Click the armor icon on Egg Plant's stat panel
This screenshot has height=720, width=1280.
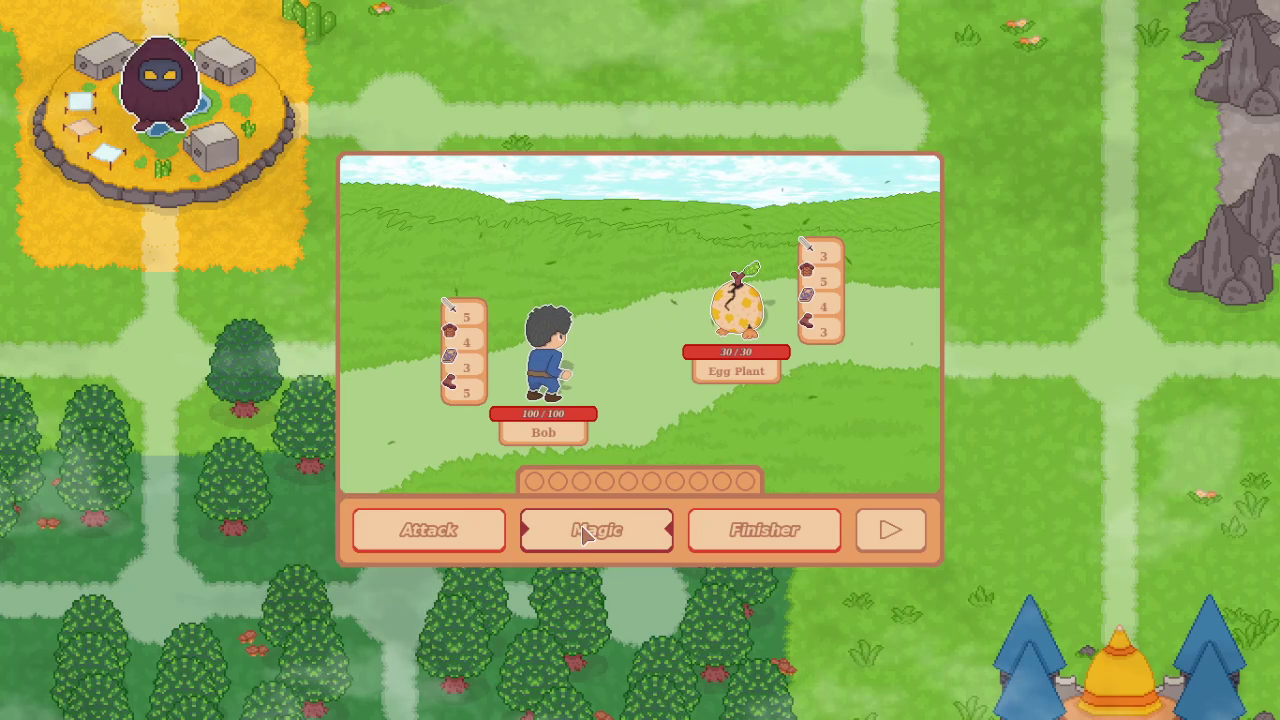coord(806,270)
